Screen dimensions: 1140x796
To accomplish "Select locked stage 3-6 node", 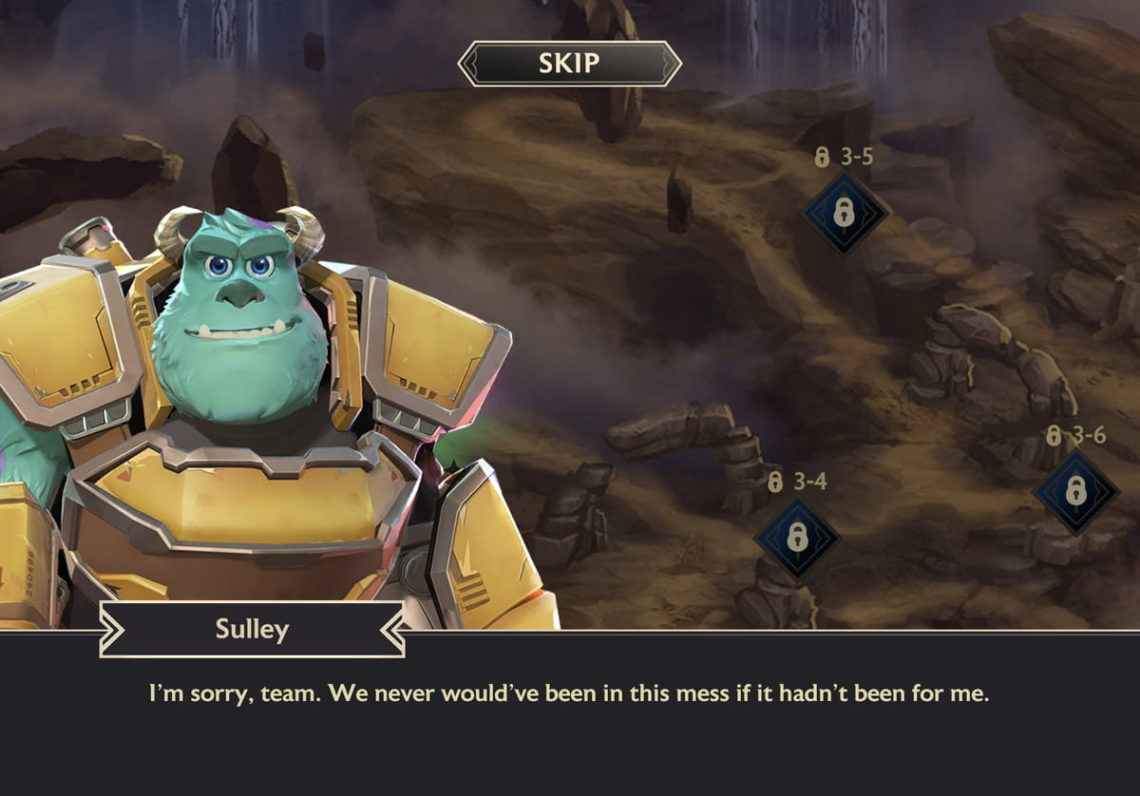I will [1075, 490].
